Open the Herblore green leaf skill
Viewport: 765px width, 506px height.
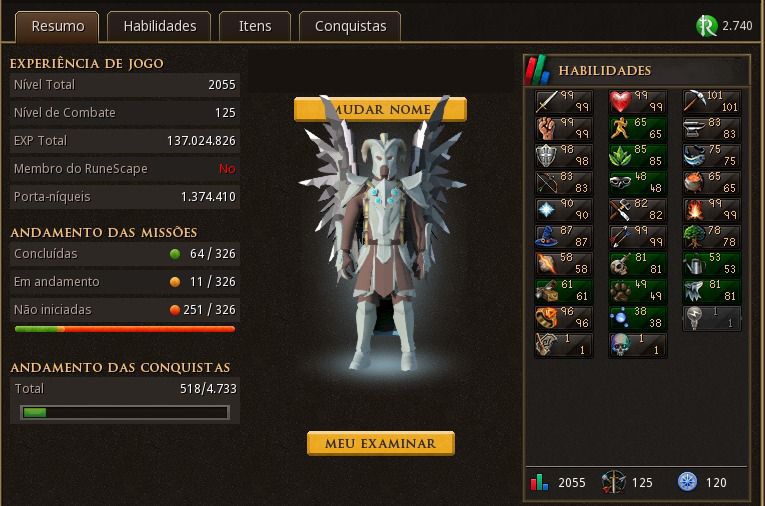click(637, 156)
